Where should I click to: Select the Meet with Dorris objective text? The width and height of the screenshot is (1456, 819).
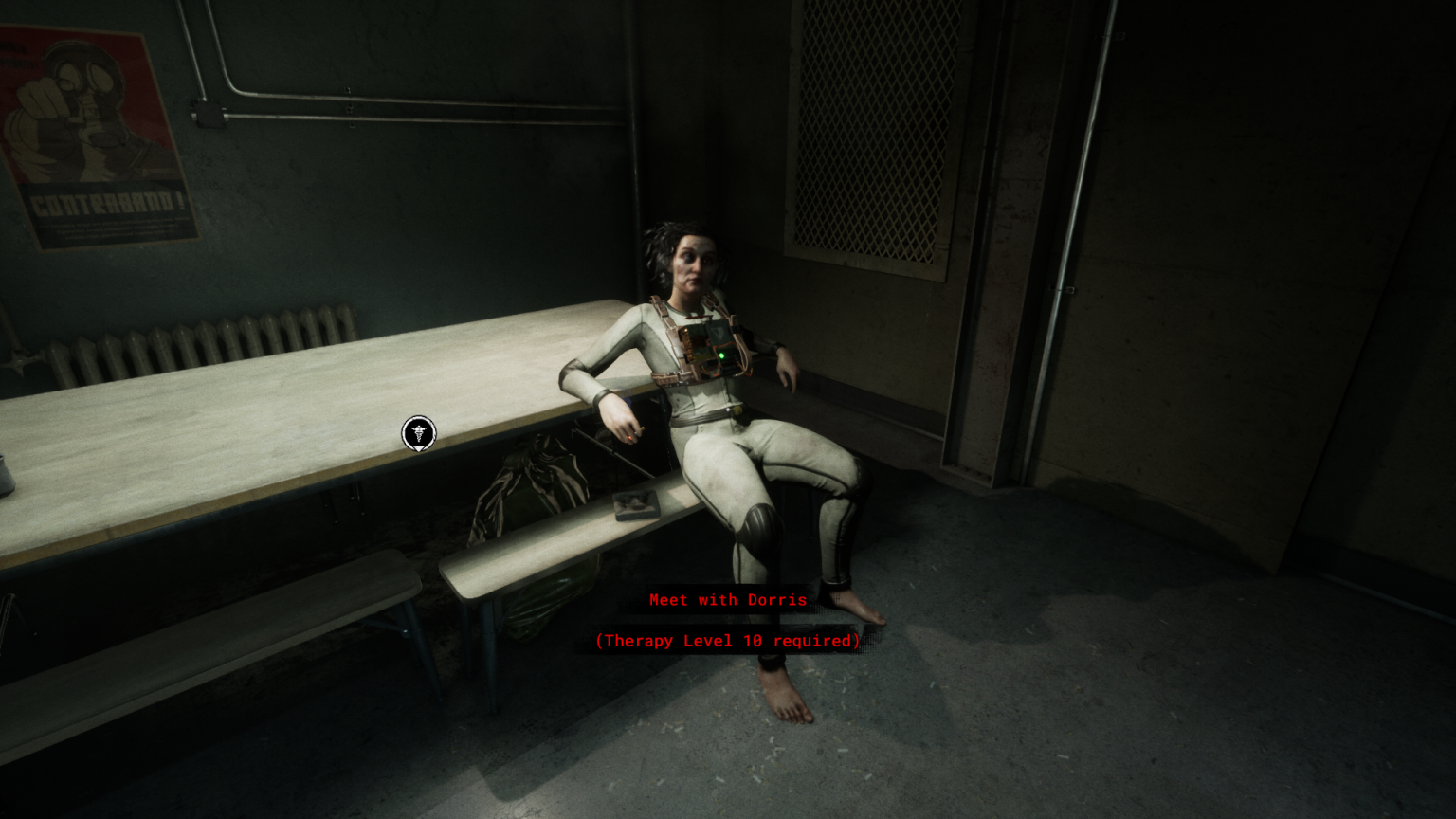pyautogui.click(x=728, y=599)
